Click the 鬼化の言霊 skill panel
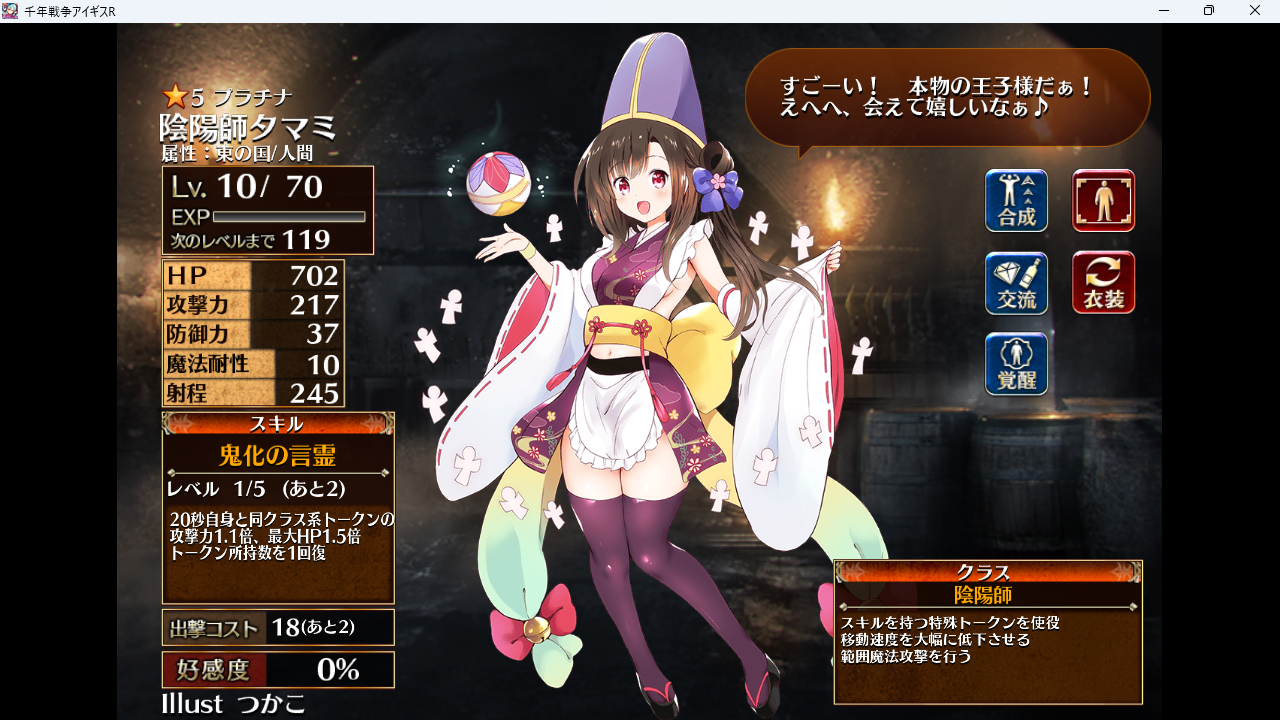1280x720 pixels. point(278,508)
